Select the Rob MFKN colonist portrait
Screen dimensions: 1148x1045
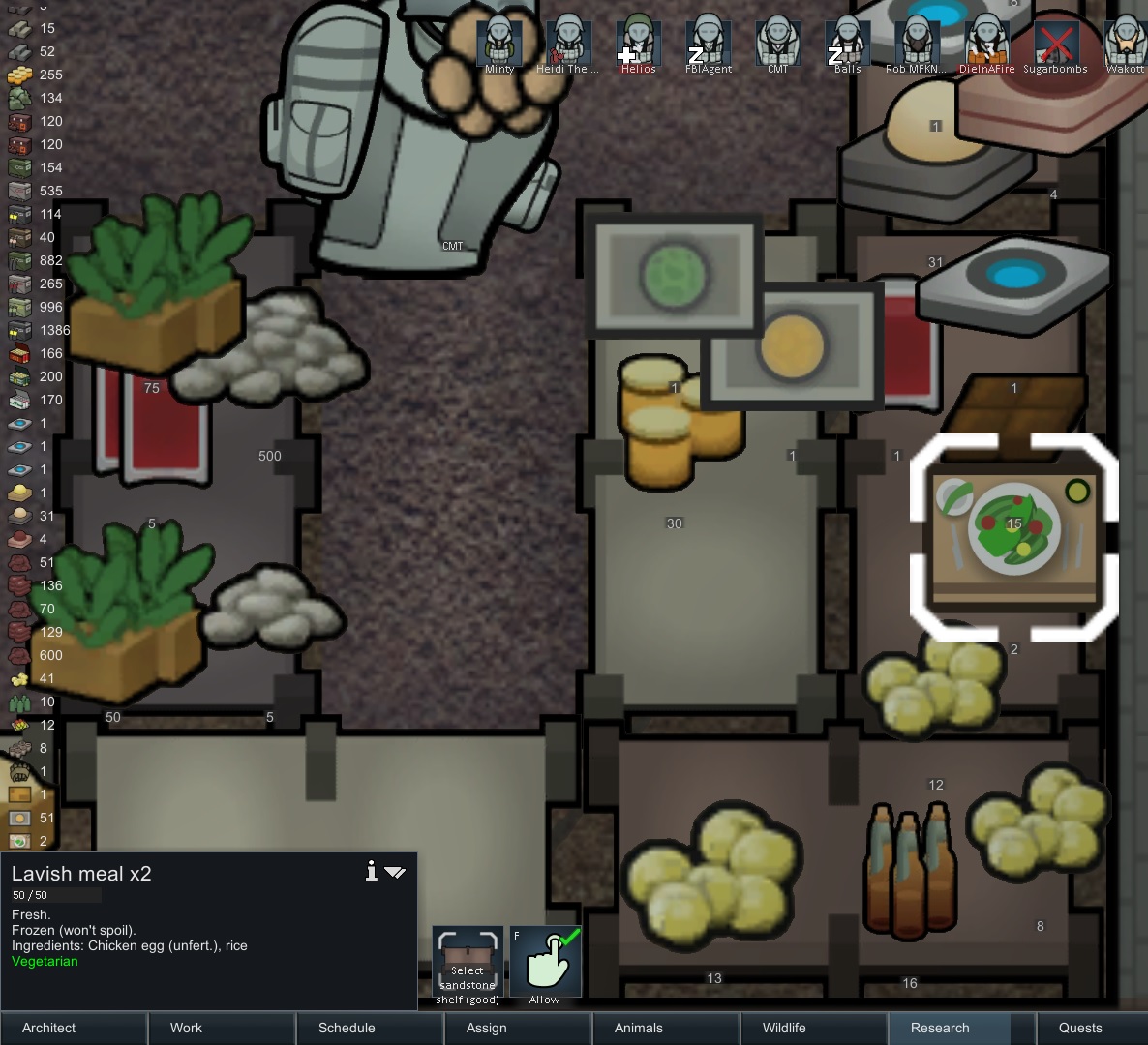(x=916, y=44)
